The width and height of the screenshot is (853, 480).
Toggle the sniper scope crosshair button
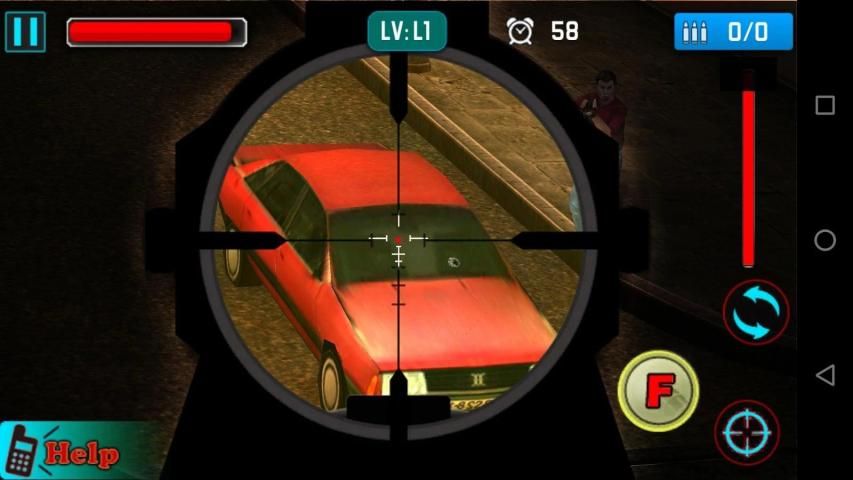(x=747, y=432)
